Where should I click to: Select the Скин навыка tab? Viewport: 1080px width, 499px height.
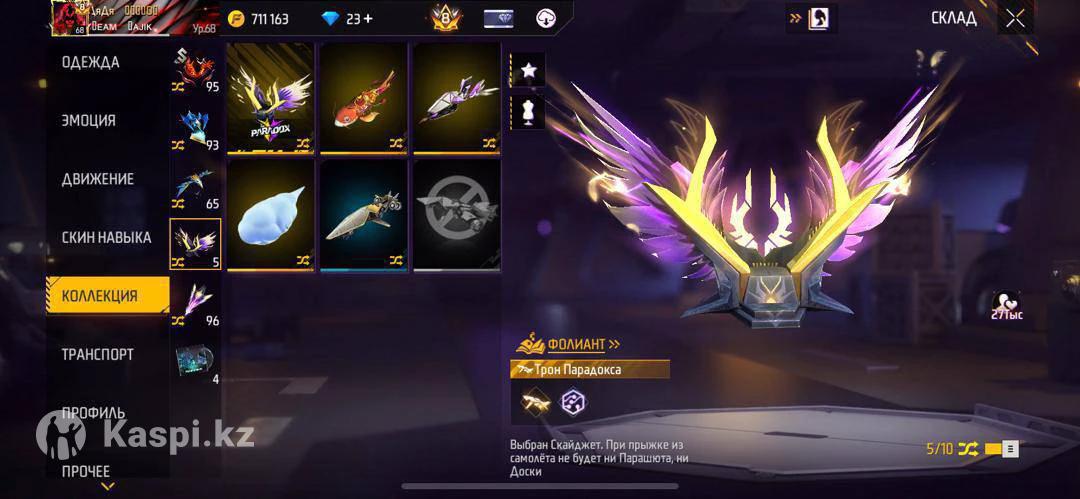tap(106, 237)
